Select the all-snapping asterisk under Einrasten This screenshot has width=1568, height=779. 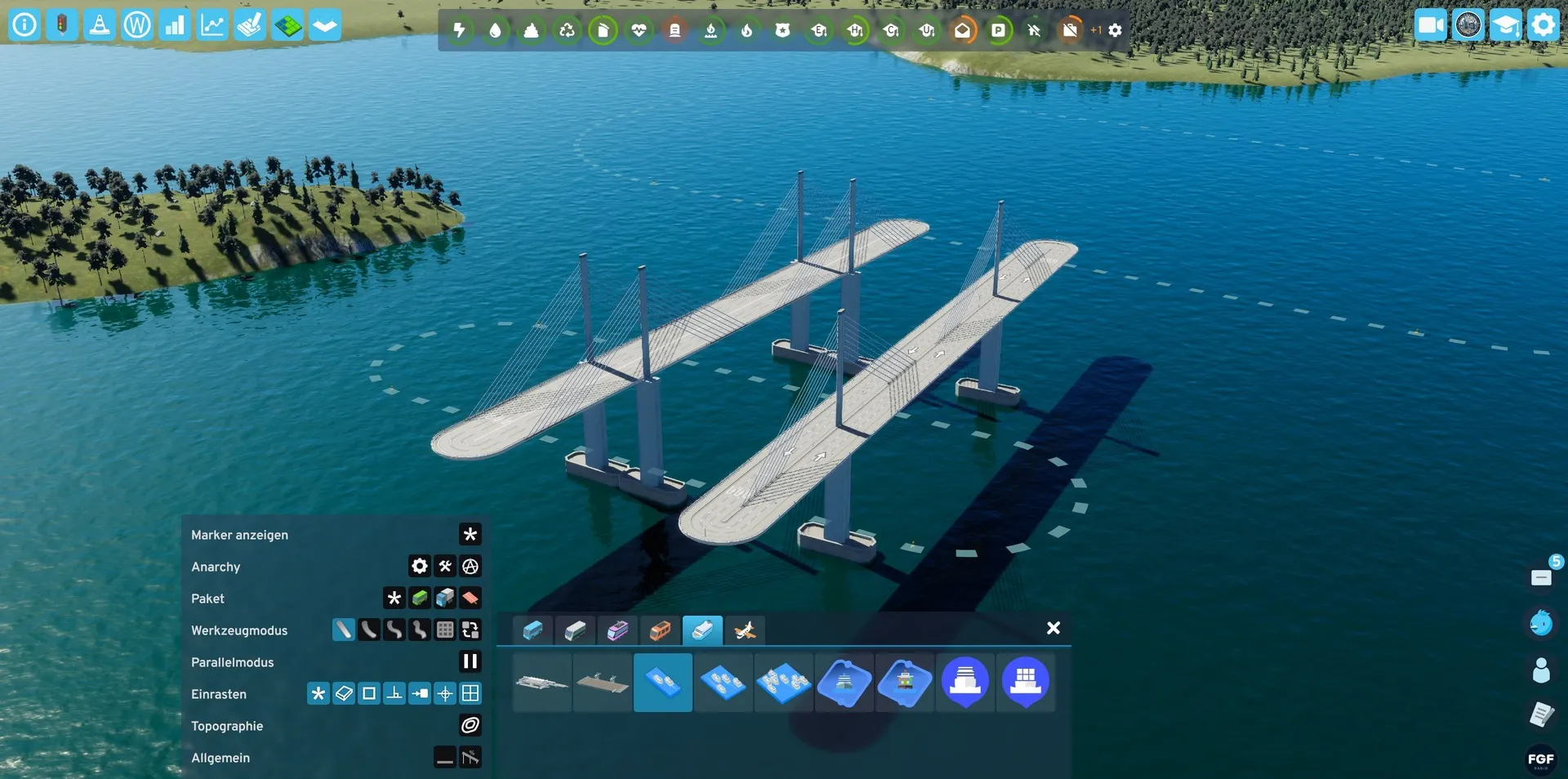click(x=318, y=694)
